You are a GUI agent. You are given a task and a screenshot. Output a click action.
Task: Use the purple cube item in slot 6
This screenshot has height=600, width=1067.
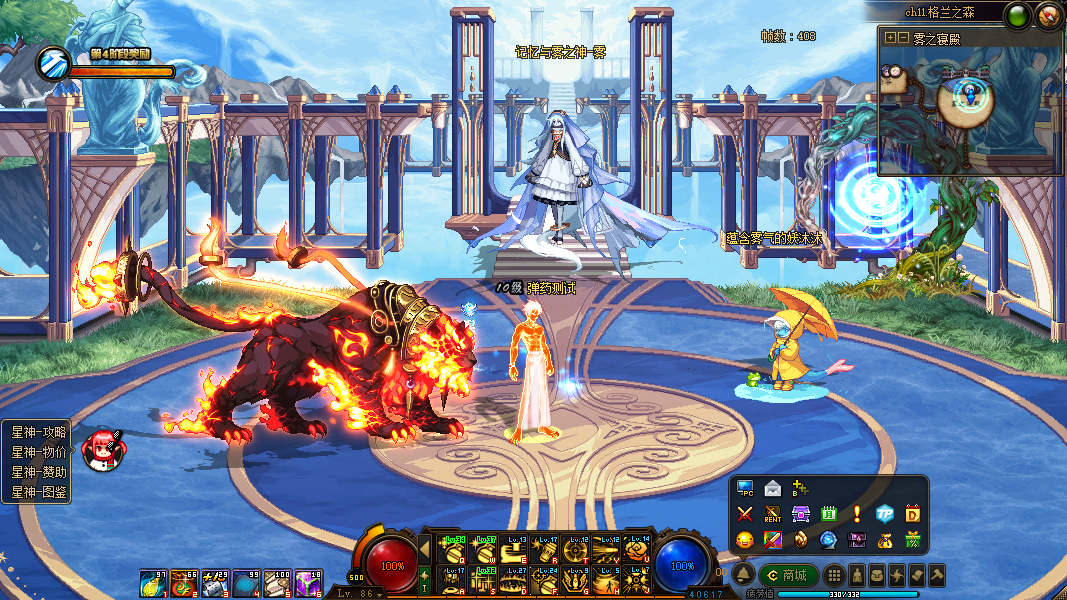click(308, 583)
